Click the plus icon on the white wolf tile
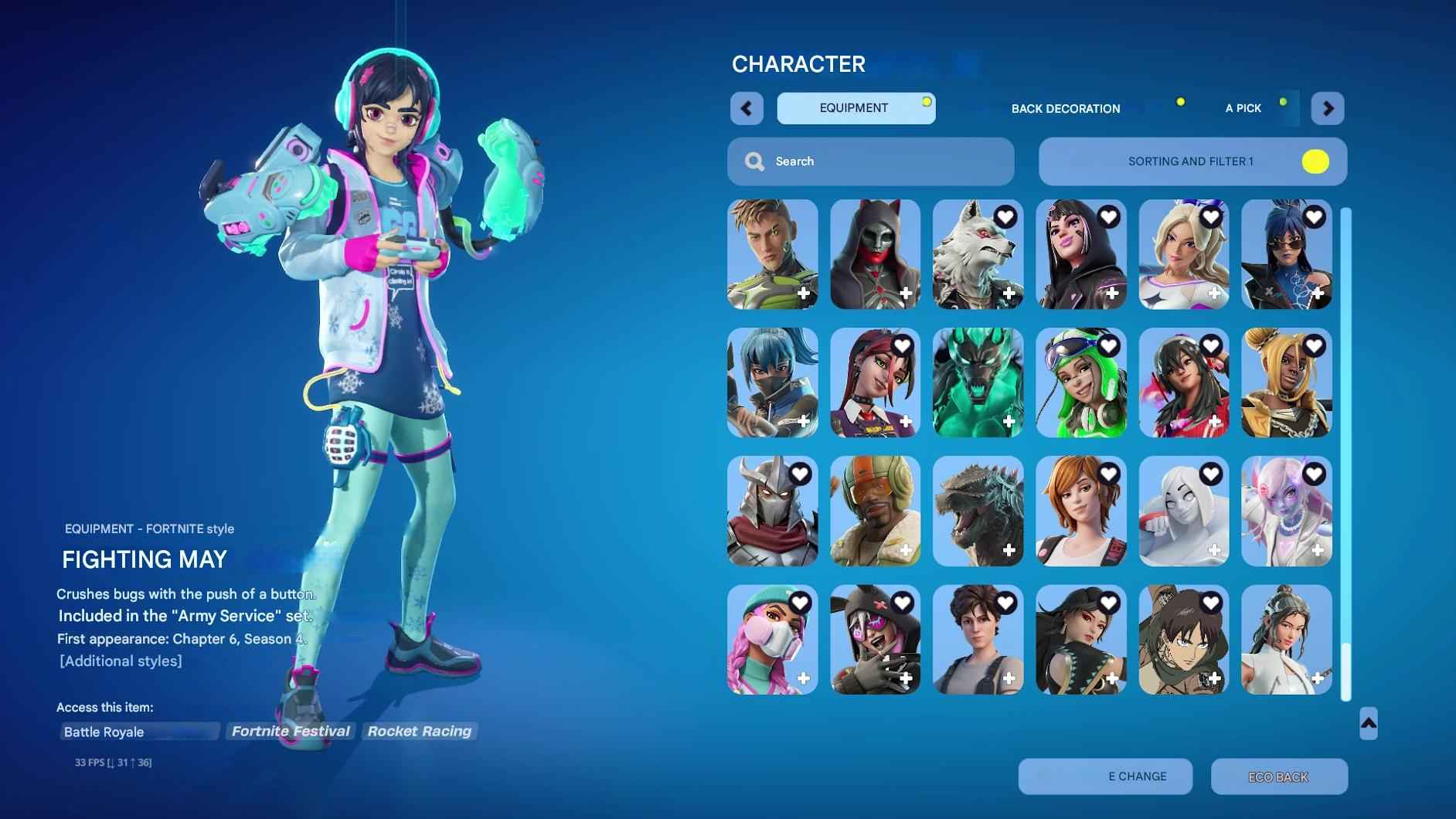 click(x=1009, y=294)
